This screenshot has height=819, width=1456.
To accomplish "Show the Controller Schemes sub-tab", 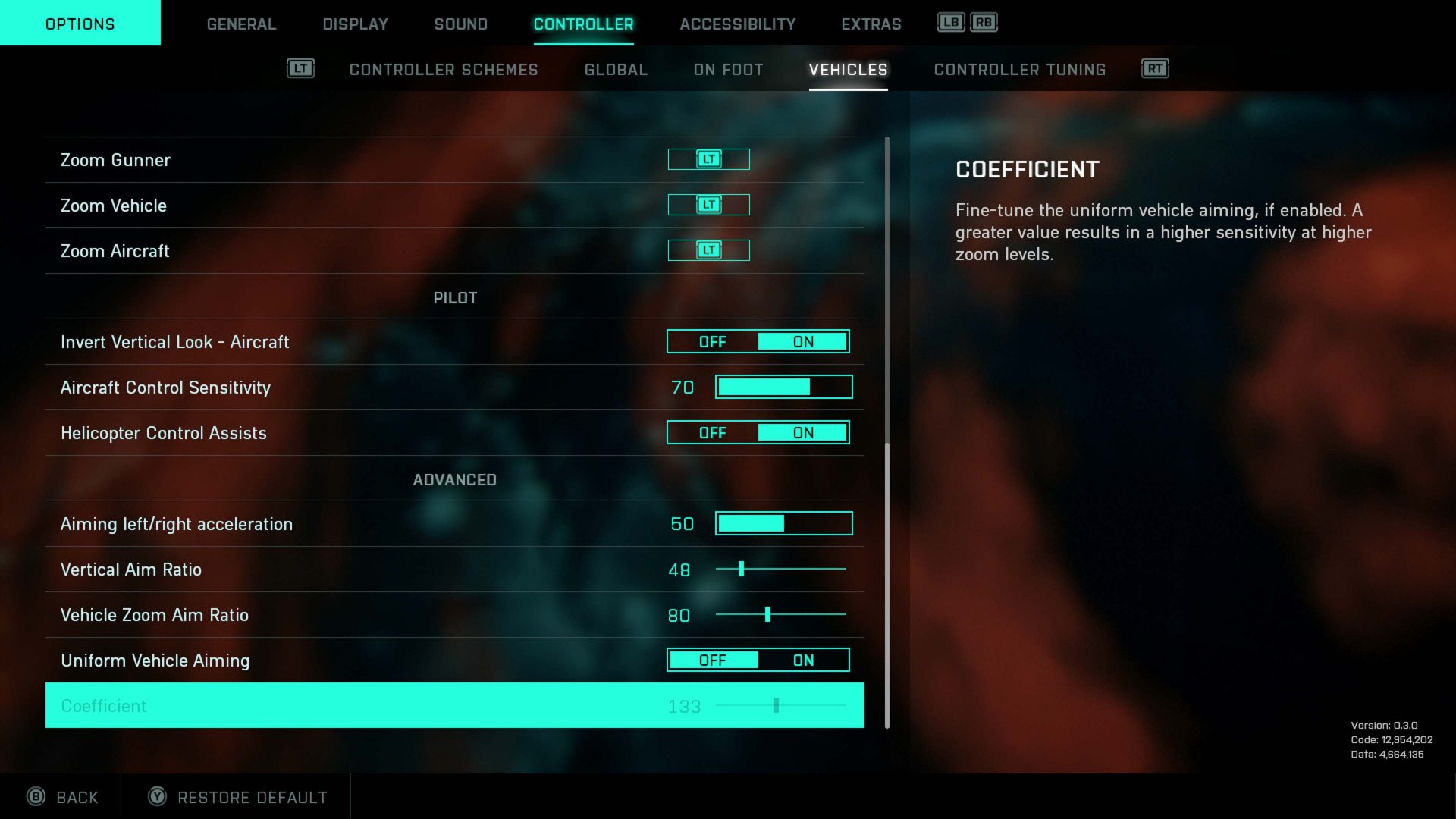I will (x=443, y=70).
